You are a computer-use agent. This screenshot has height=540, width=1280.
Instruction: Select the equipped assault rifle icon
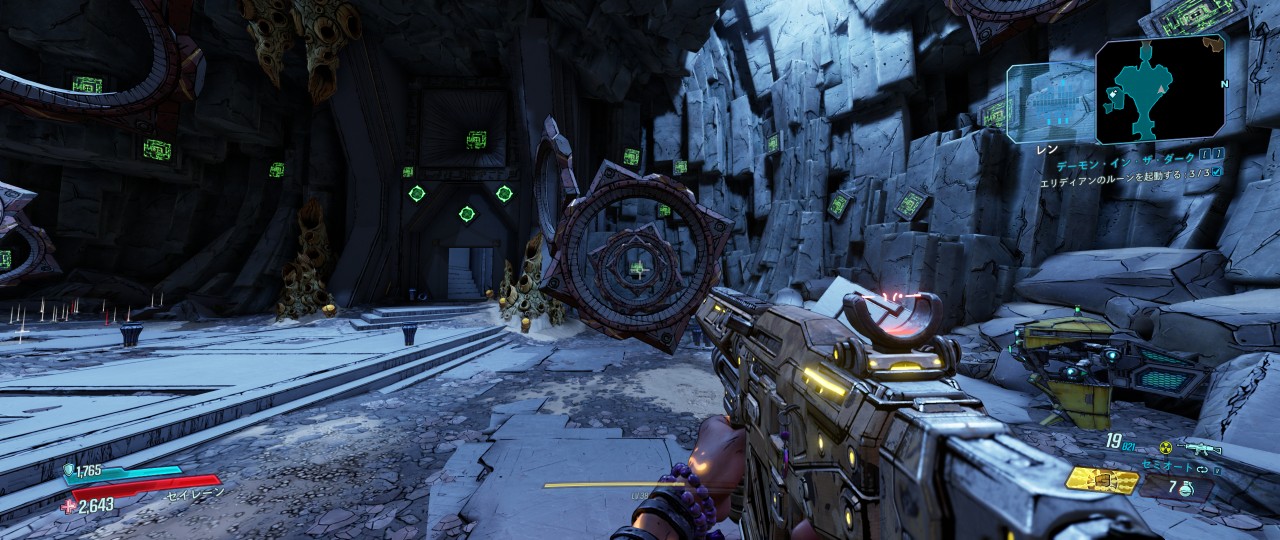tap(1200, 449)
